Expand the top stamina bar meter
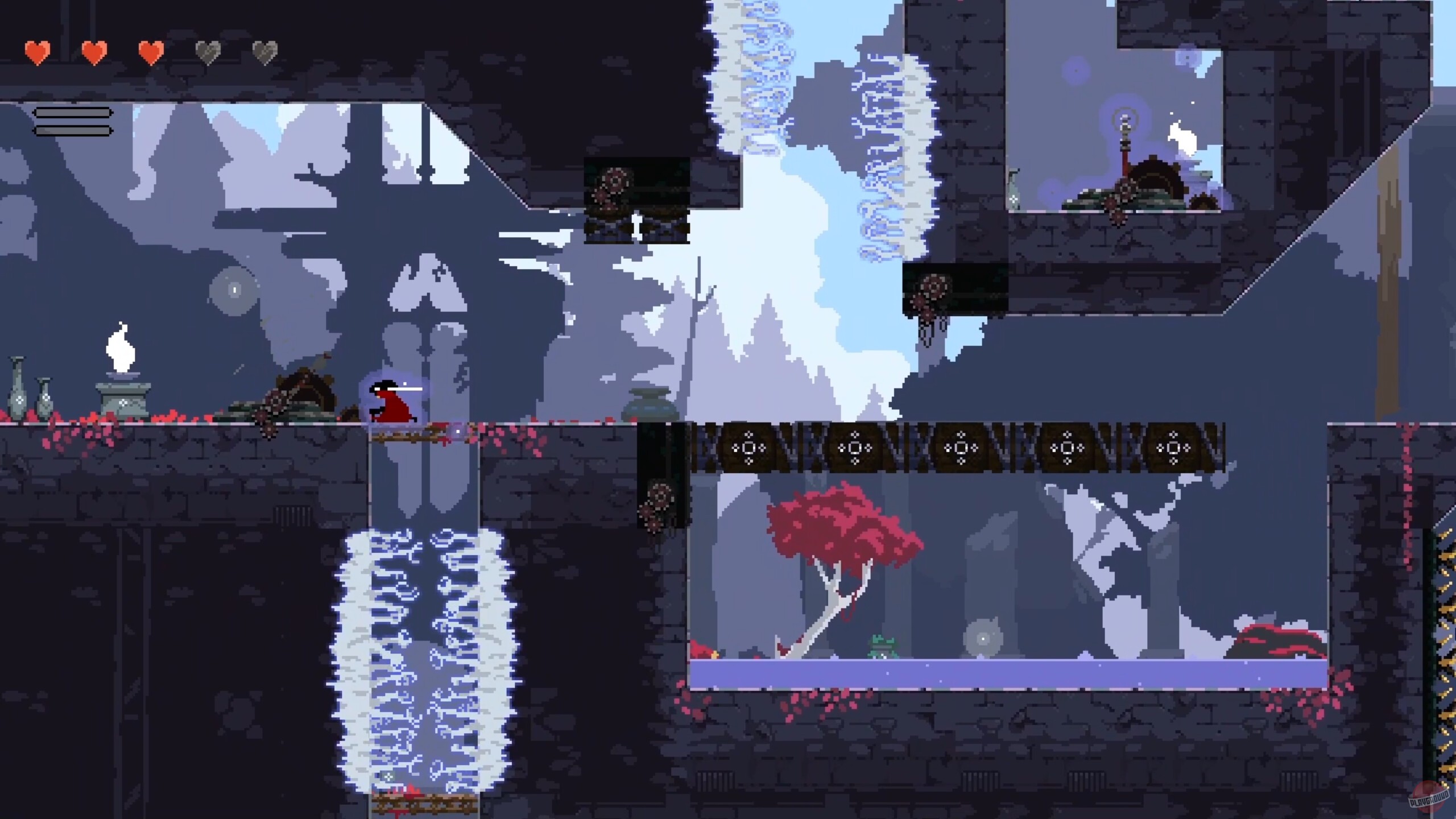 pos(73,112)
